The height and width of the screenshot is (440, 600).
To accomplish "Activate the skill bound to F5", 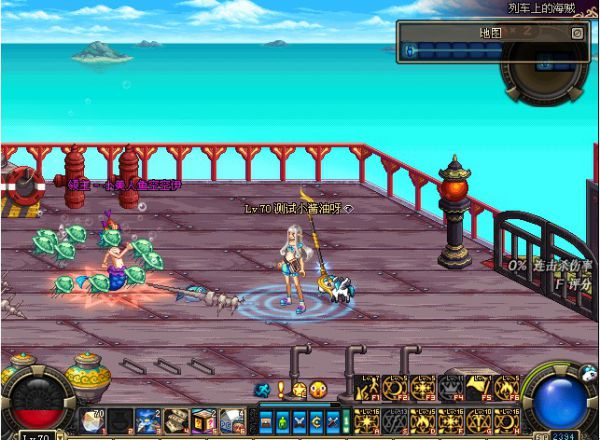I will pos(478,387).
